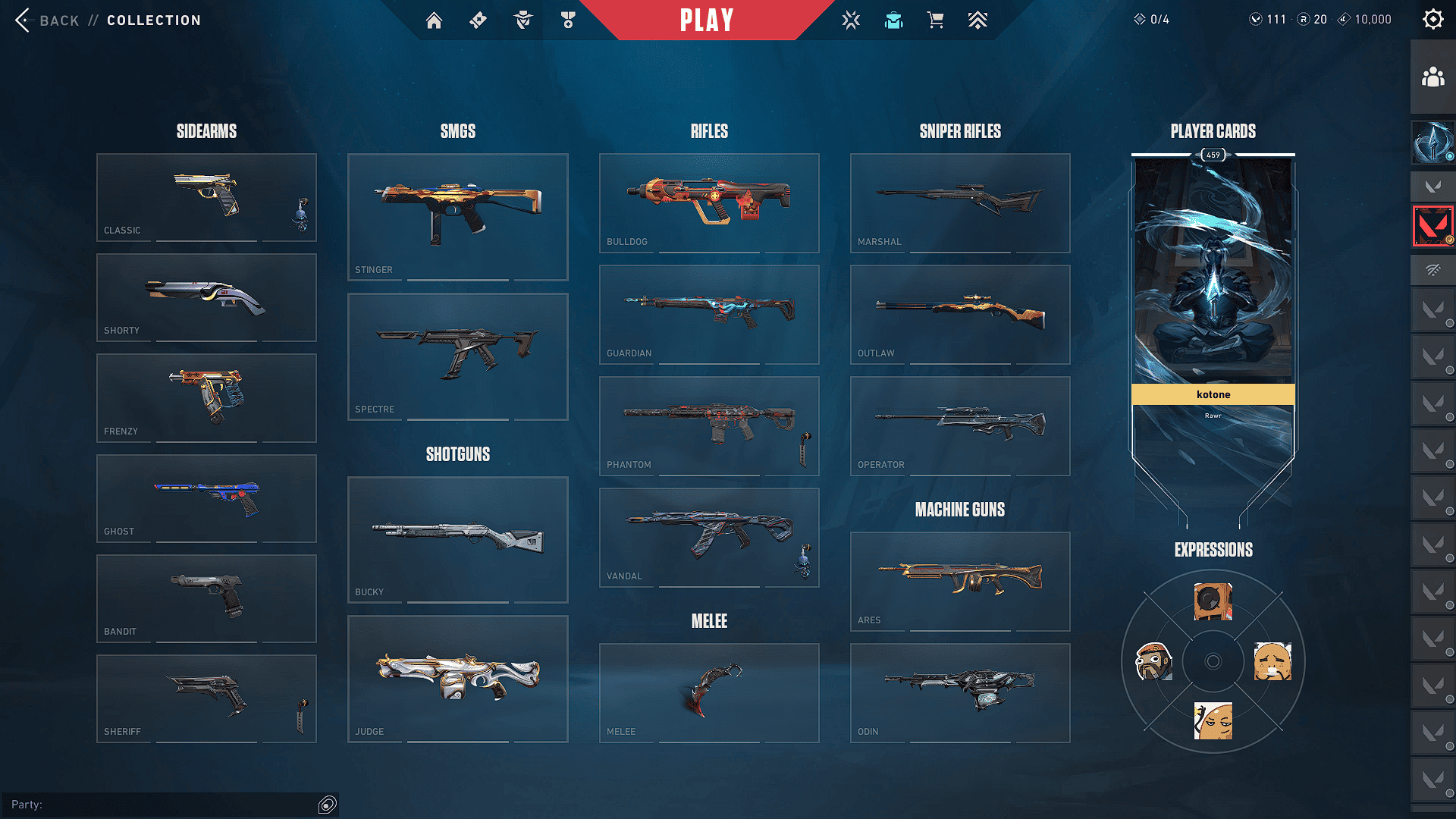Open the store shopping cart icon

(x=935, y=20)
